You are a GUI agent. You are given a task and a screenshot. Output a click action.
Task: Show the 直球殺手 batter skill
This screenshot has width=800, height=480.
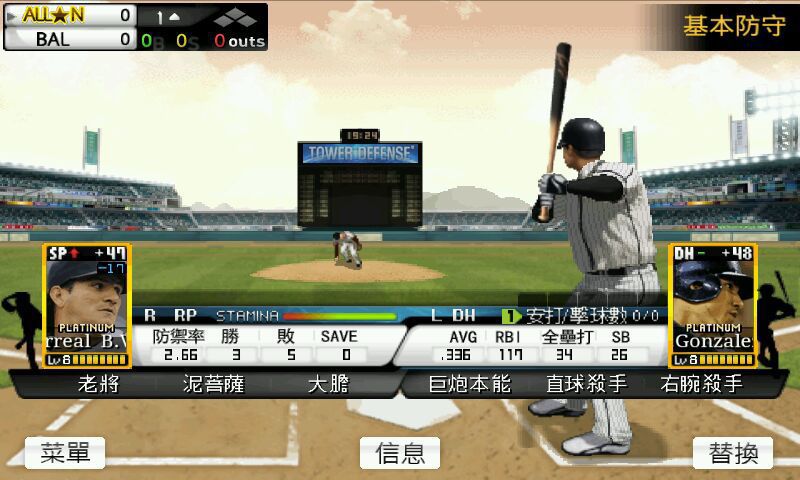pyautogui.click(x=586, y=384)
